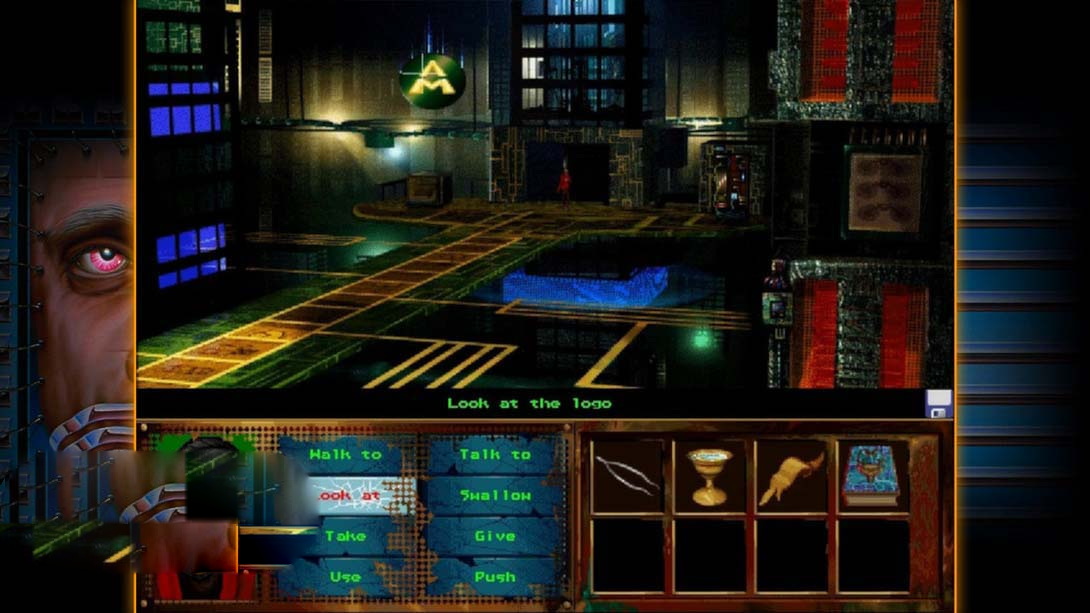Select the thin curved wire inventory item
The height and width of the screenshot is (613, 1090).
click(x=627, y=476)
